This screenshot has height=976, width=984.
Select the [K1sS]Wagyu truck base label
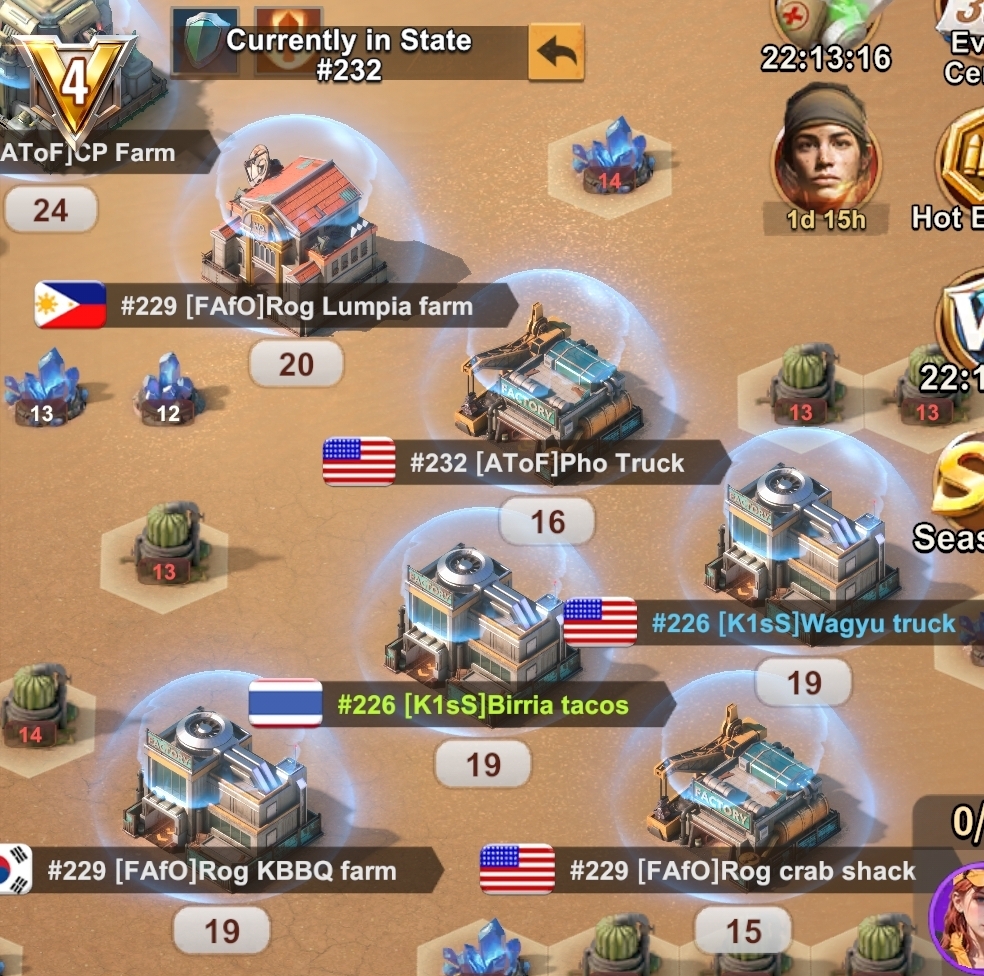point(803,623)
